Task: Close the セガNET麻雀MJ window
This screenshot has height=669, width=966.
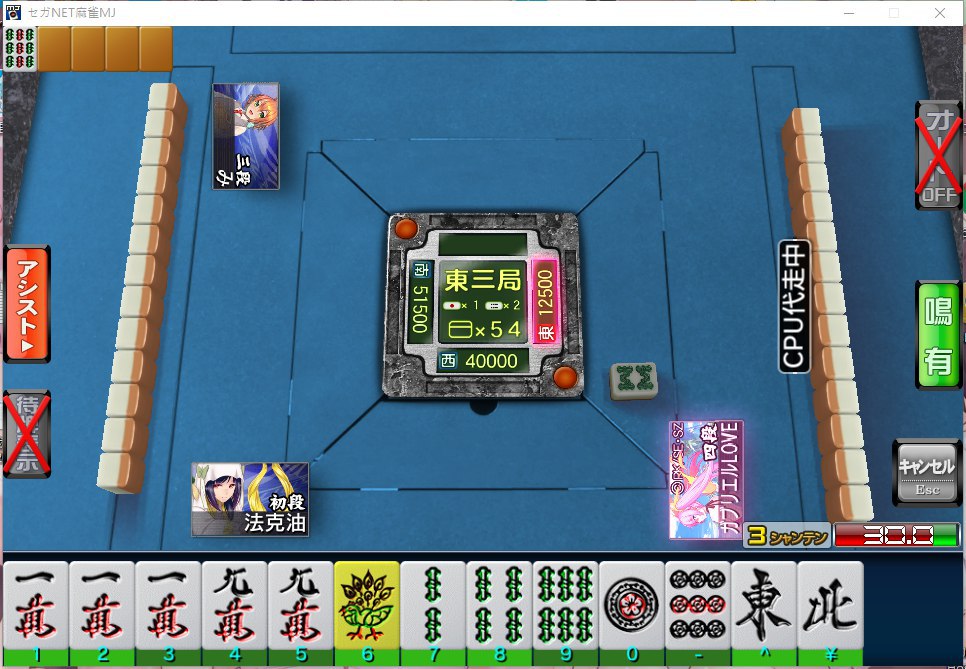Action: click(939, 13)
